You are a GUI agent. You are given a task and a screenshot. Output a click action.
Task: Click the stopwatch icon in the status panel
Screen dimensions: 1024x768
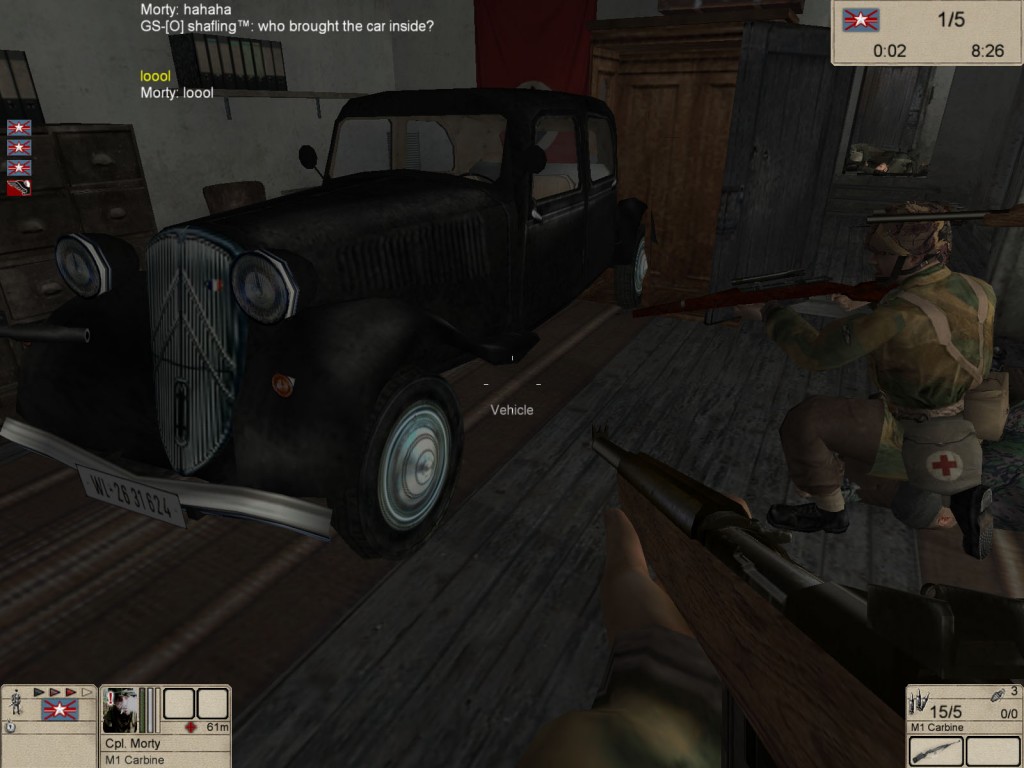(x=10, y=727)
